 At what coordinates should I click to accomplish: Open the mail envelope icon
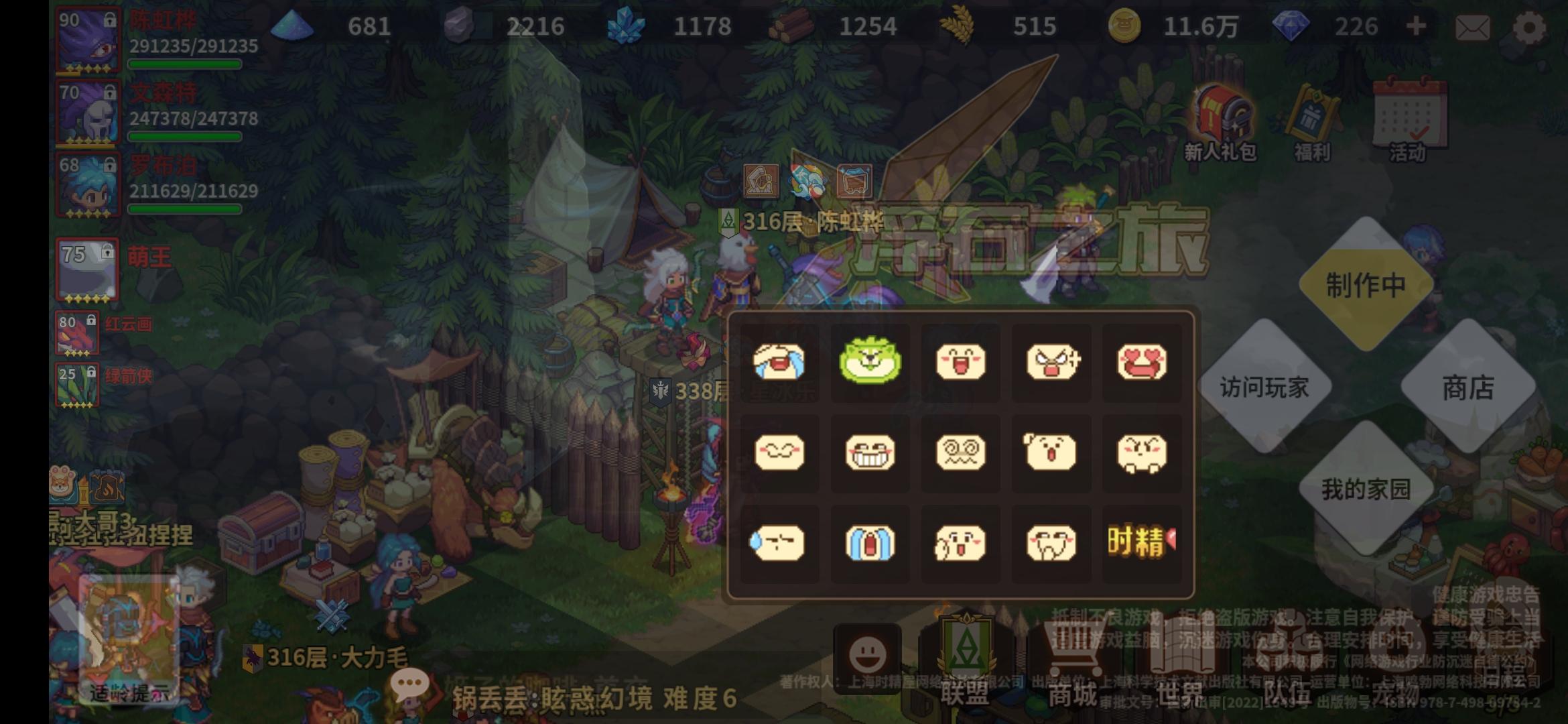coord(1472,27)
